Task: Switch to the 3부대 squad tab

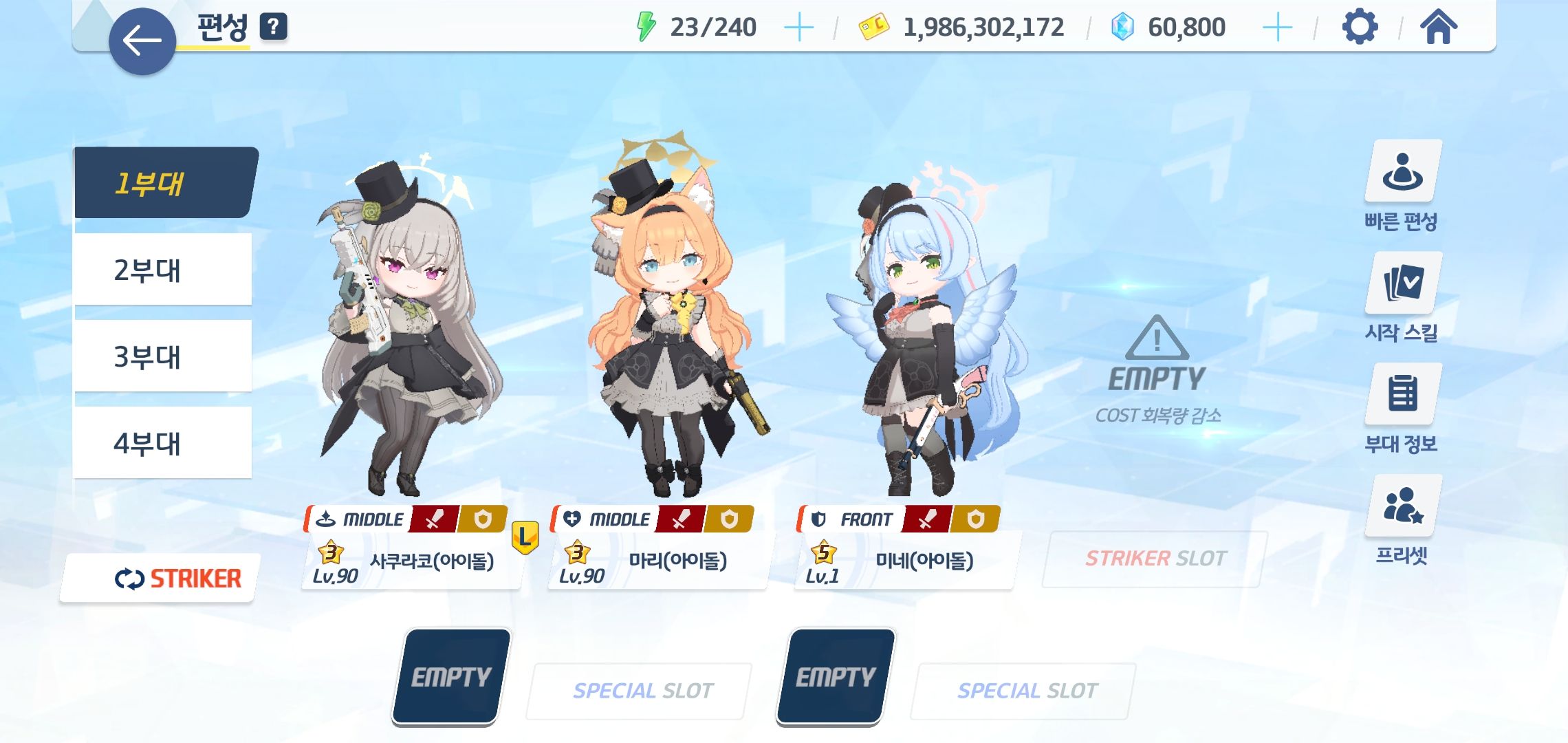Action: pos(162,356)
